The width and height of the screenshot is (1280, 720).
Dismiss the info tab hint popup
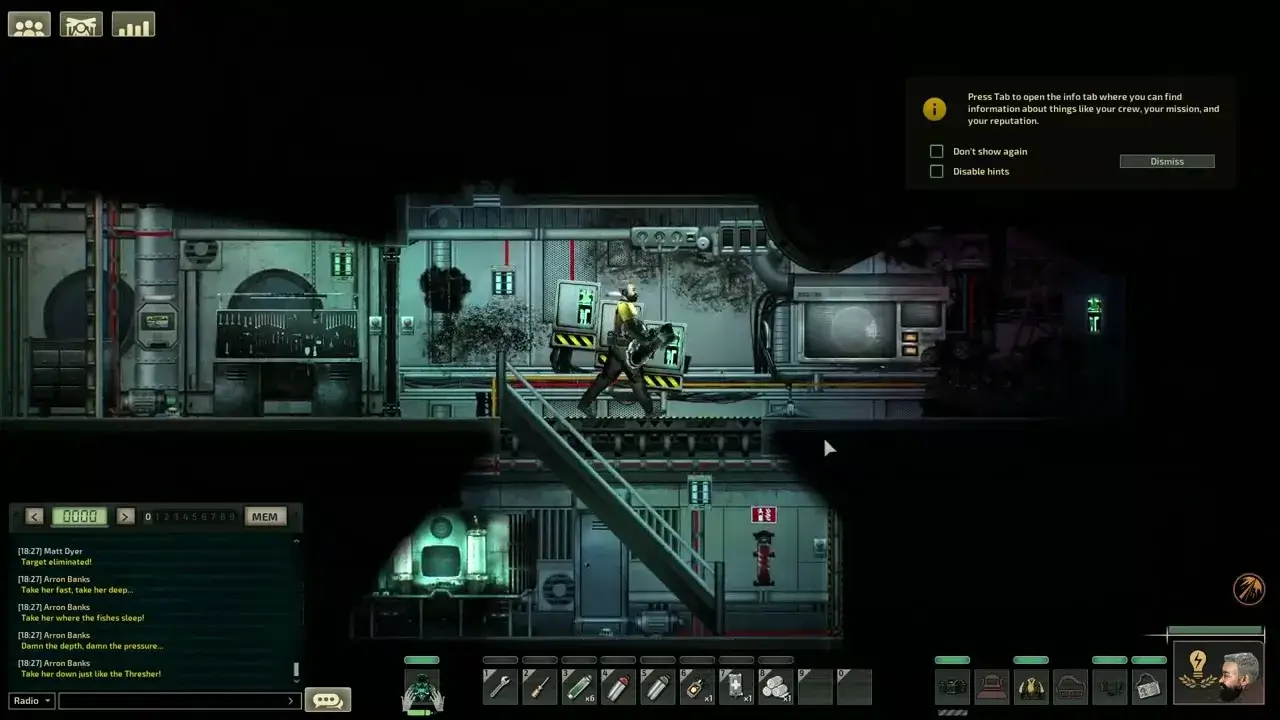point(1166,161)
